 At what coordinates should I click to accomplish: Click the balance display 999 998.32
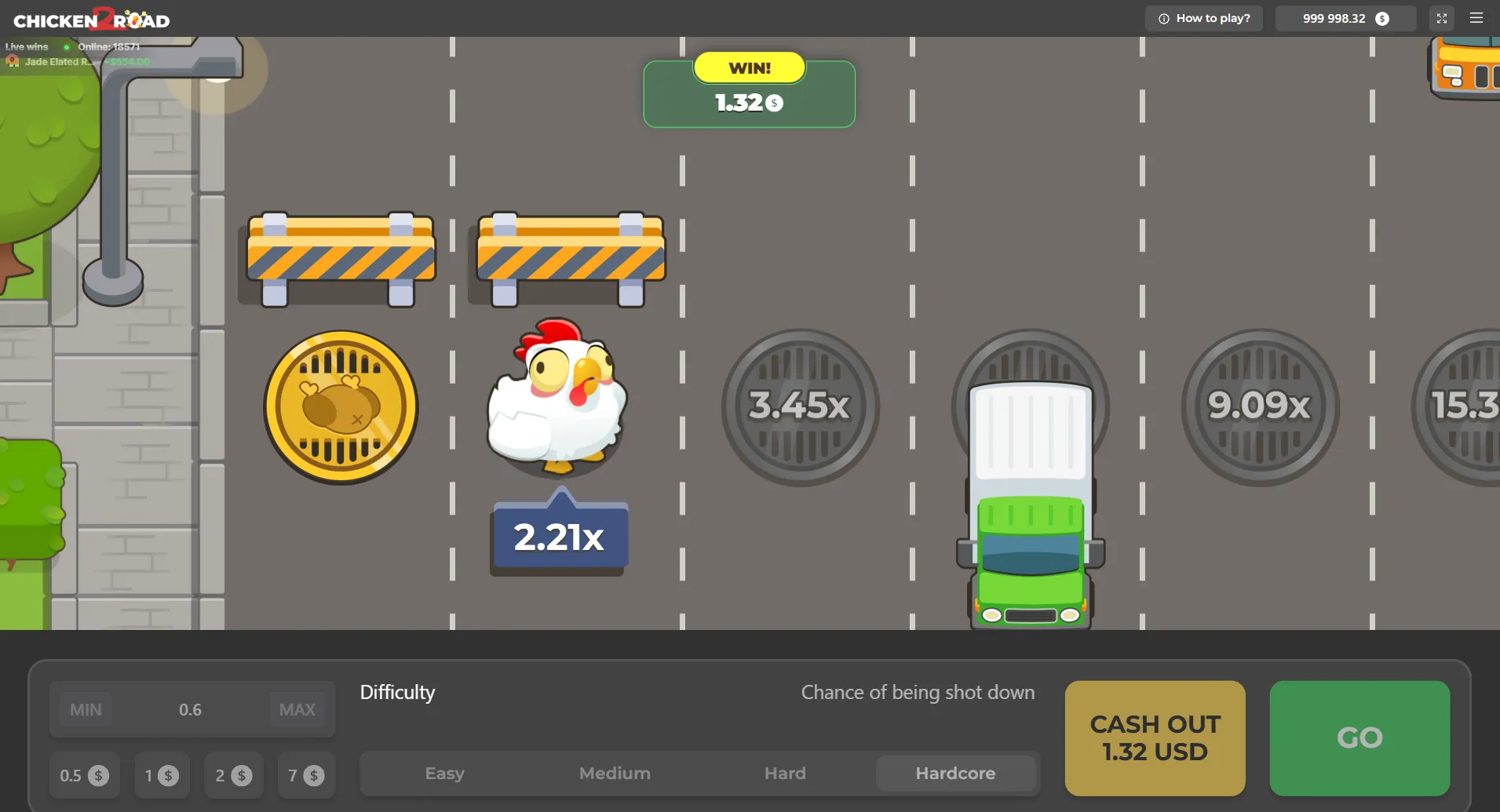pyautogui.click(x=1345, y=18)
